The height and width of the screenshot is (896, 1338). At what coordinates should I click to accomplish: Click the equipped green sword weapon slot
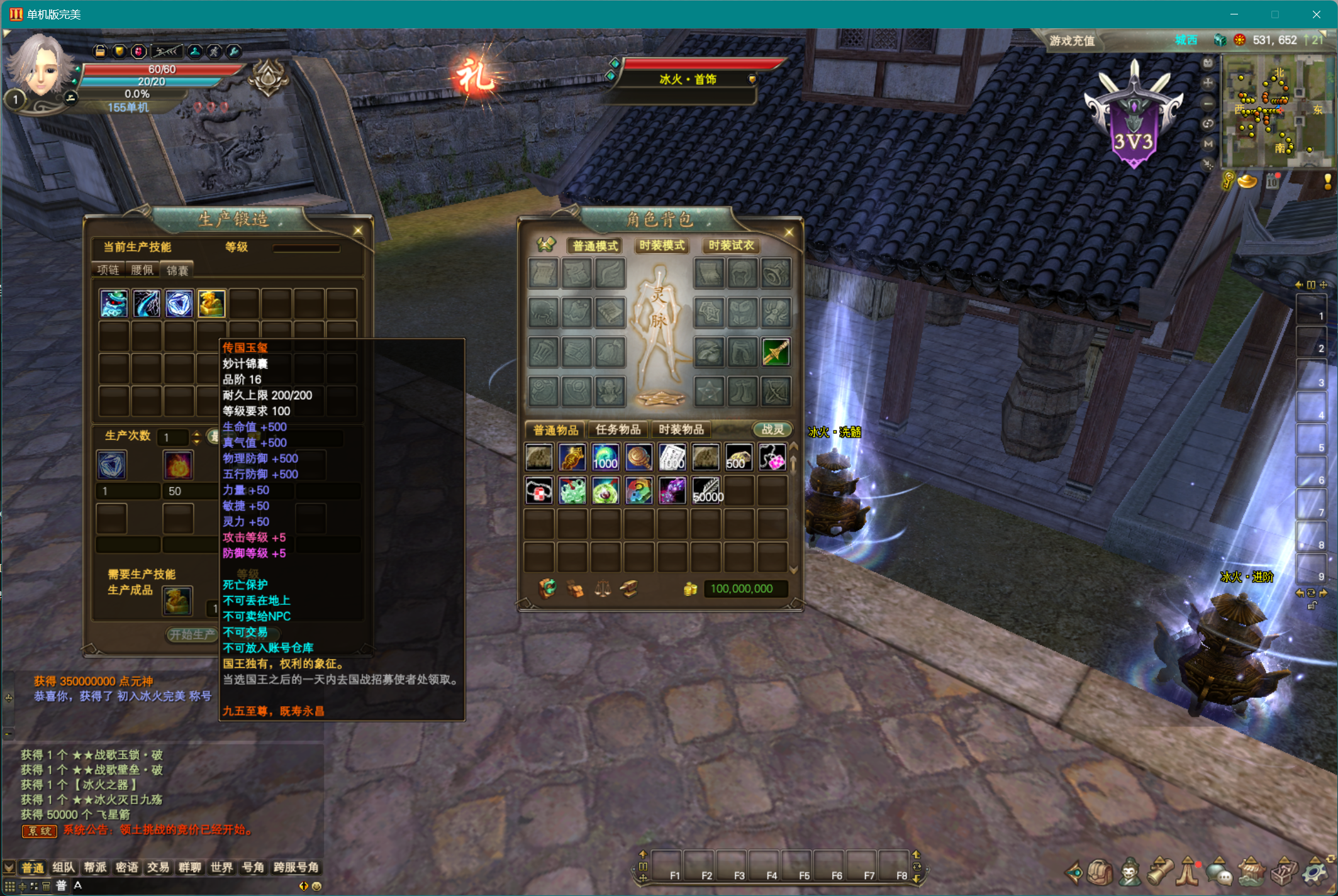click(x=776, y=352)
